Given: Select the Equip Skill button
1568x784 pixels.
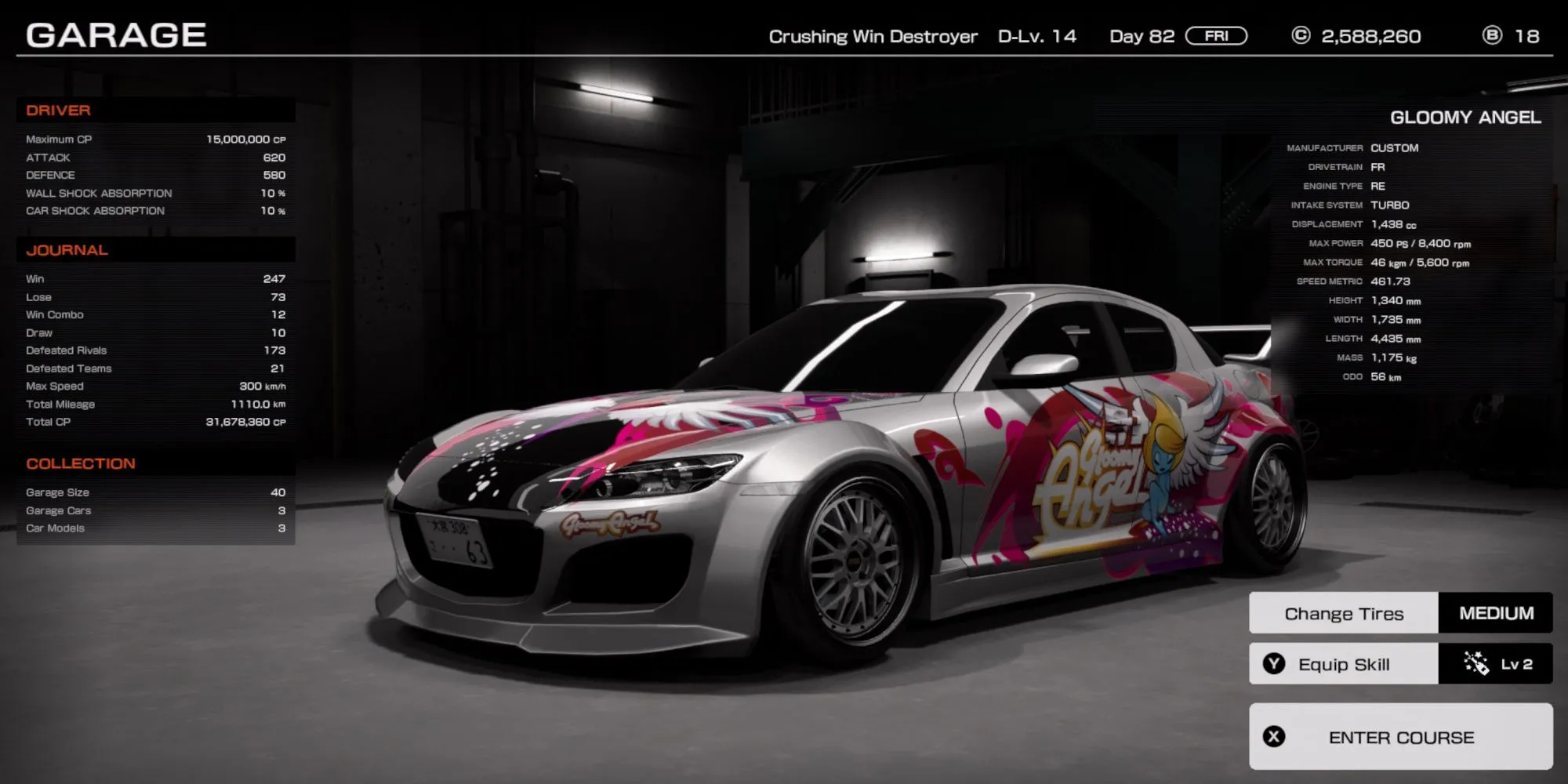Looking at the screenshot, I should coord(1344,664).
